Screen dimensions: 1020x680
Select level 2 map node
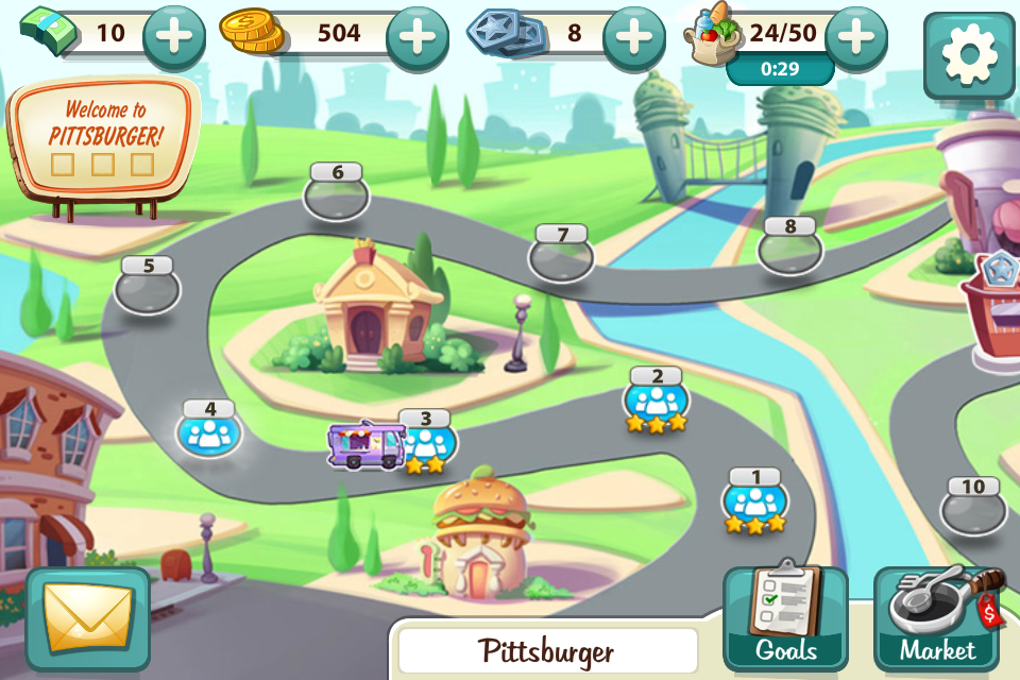coord(656,400)
